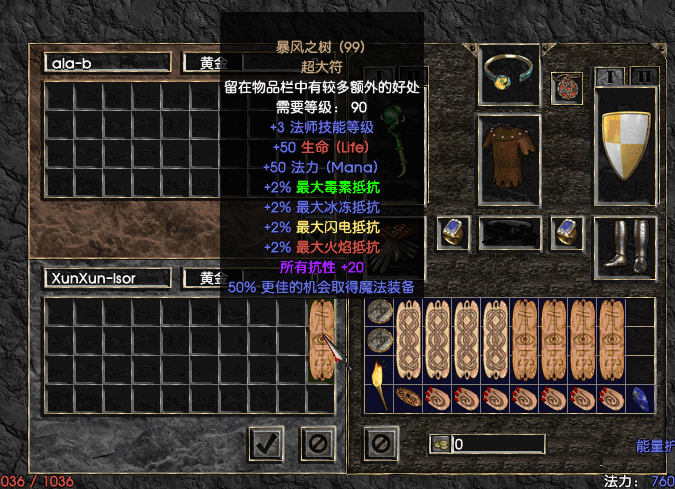Select the grand charm in the trade grid
This screenshot has width=675, height=489.
[x=320, y=340]
